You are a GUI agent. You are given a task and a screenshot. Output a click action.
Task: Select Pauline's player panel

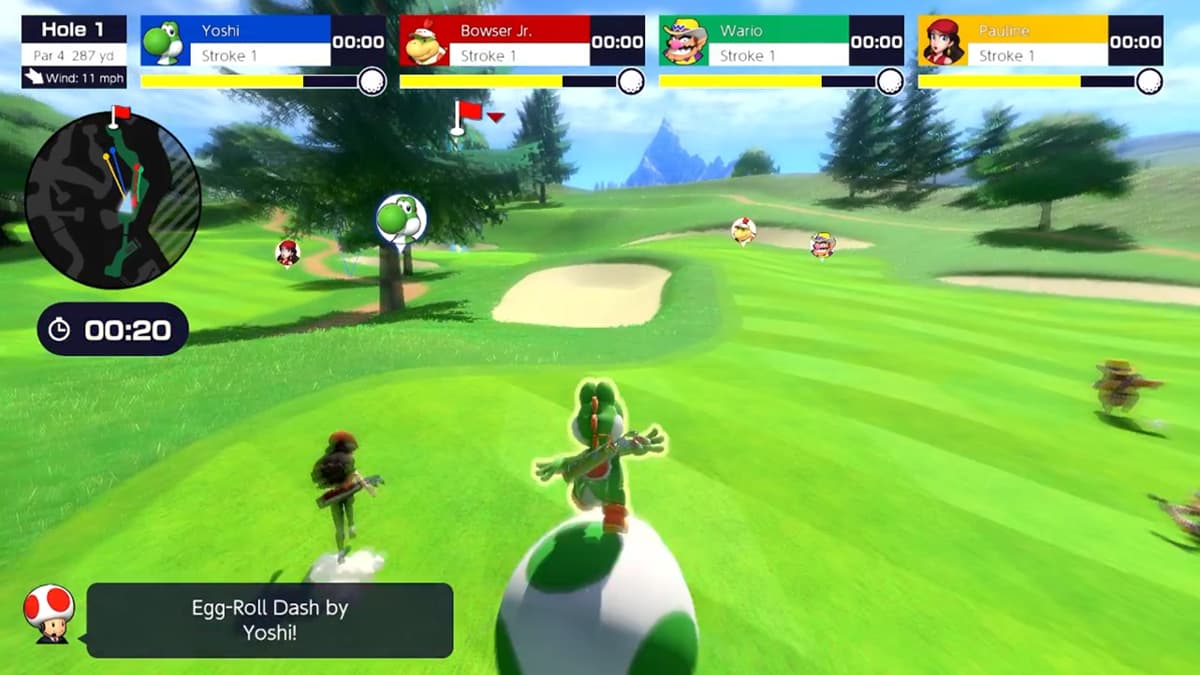(1040, 41)
